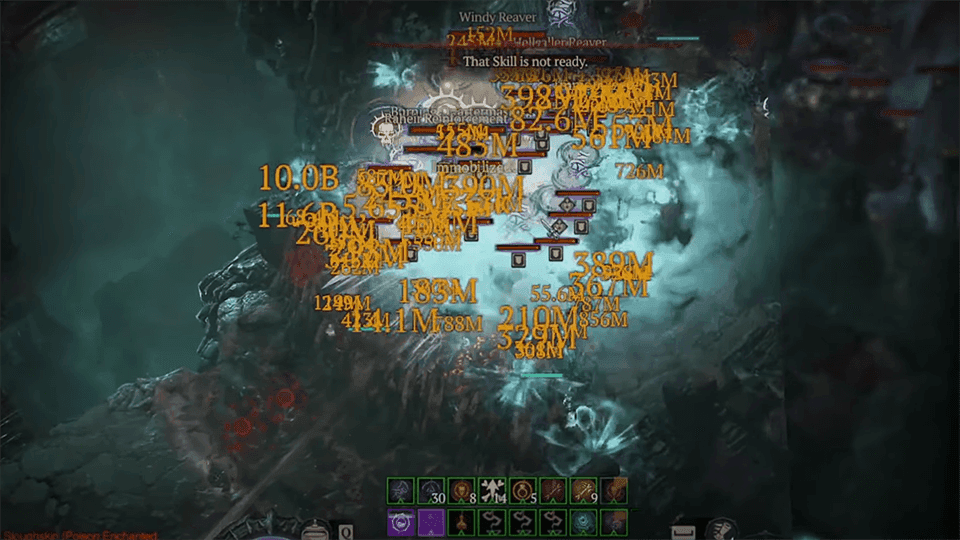Click the purple swirl skill icon
Screen dimensions: 960x540
click(x=401, y=520)
